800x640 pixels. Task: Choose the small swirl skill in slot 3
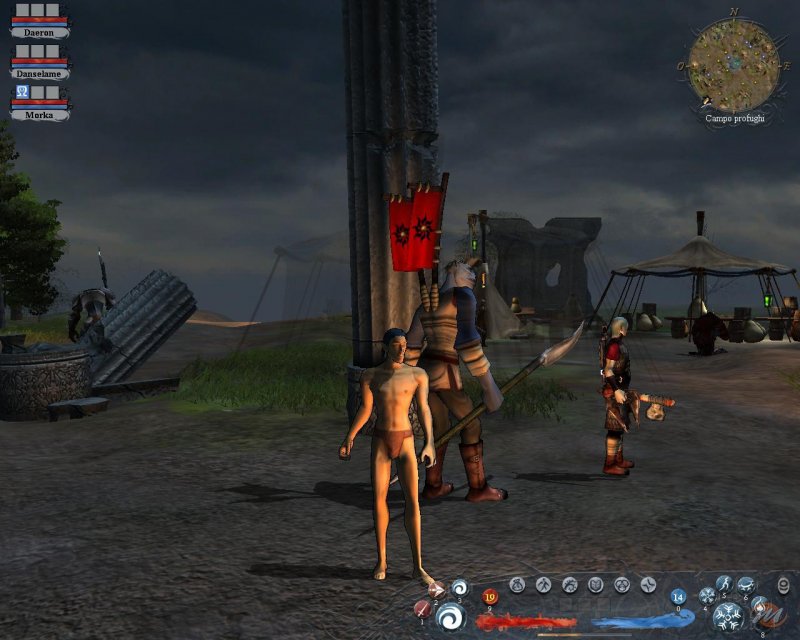click(x=459, y=588)
